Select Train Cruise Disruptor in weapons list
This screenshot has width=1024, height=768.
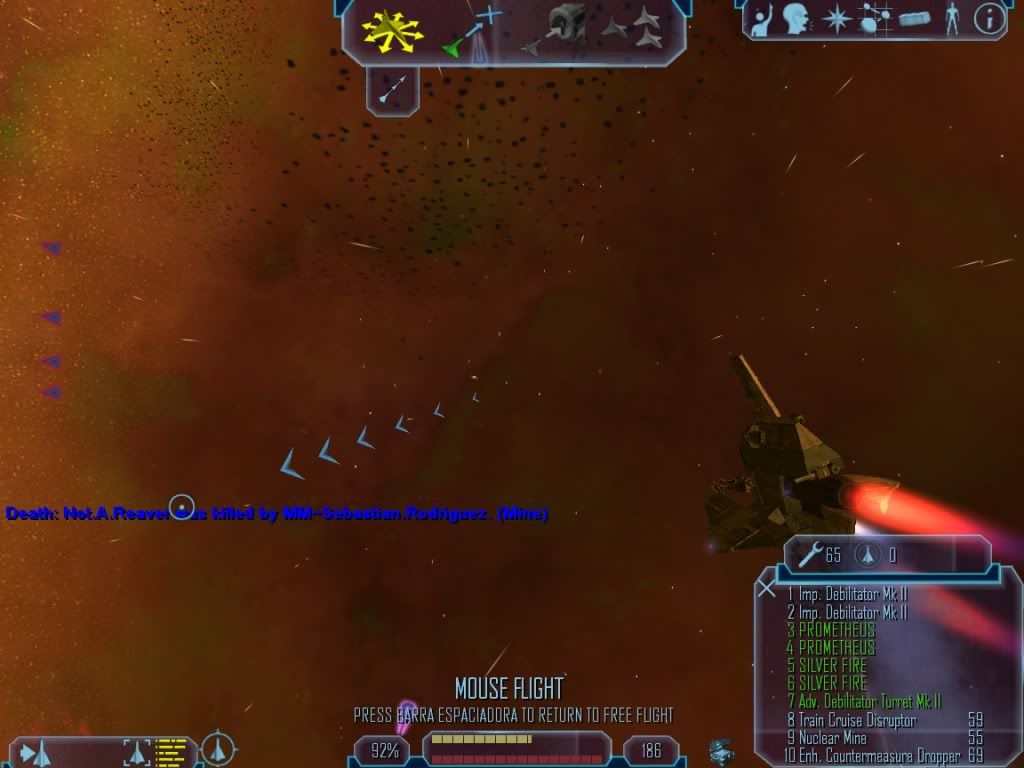(x=851, y=720)
